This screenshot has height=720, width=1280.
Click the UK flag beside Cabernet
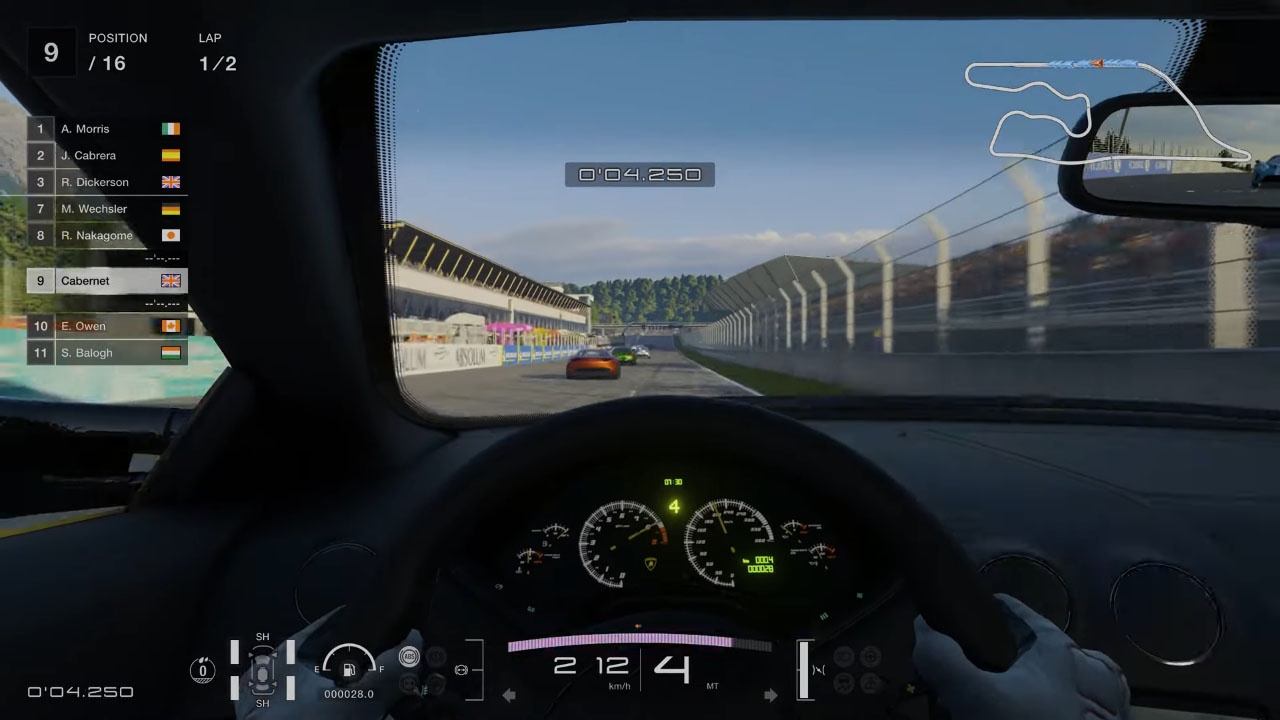click(169, 280)
